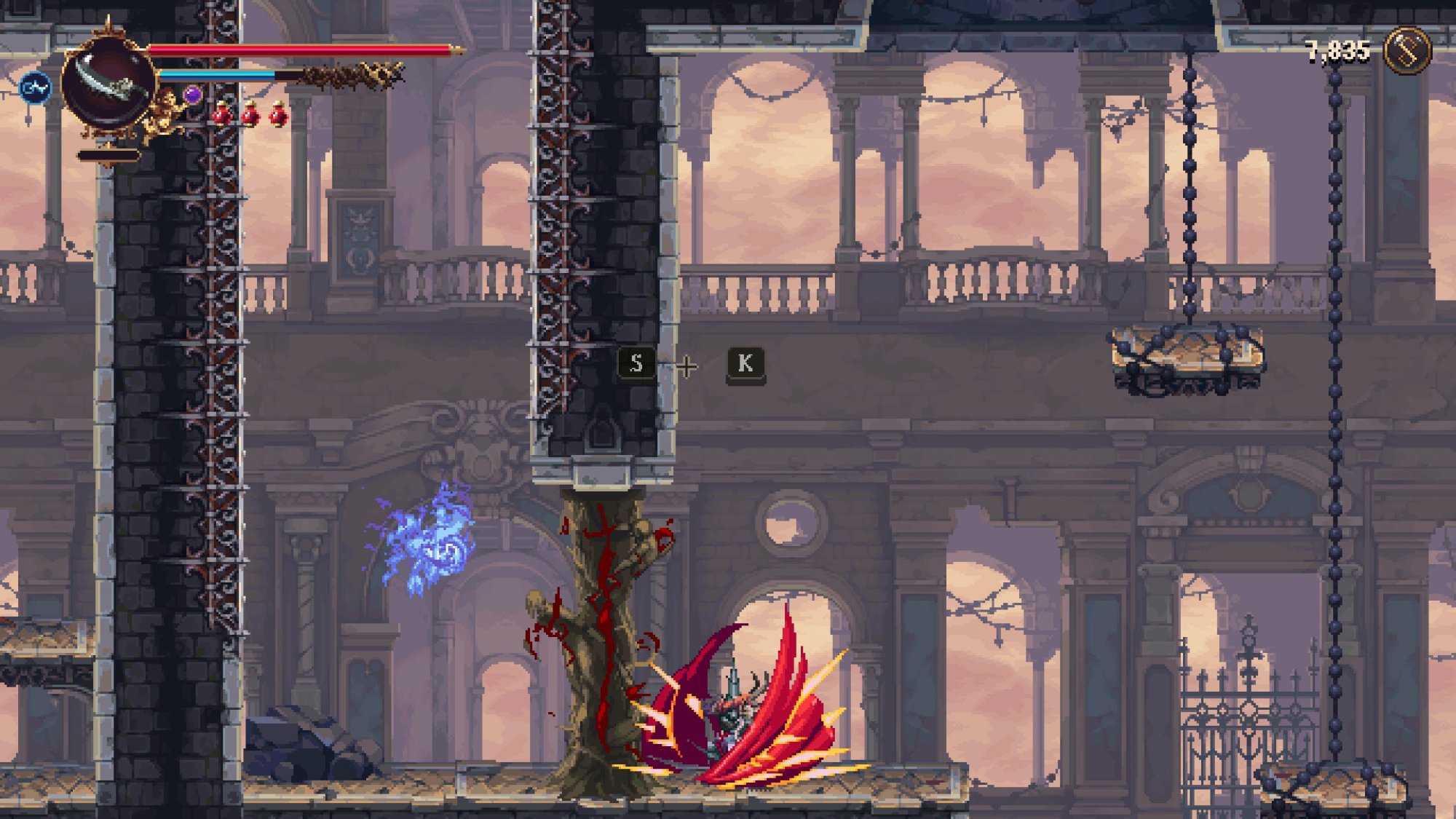Click the curved blade weapon portrait
The image size is (1456, 819).
(x=109, y=83)
